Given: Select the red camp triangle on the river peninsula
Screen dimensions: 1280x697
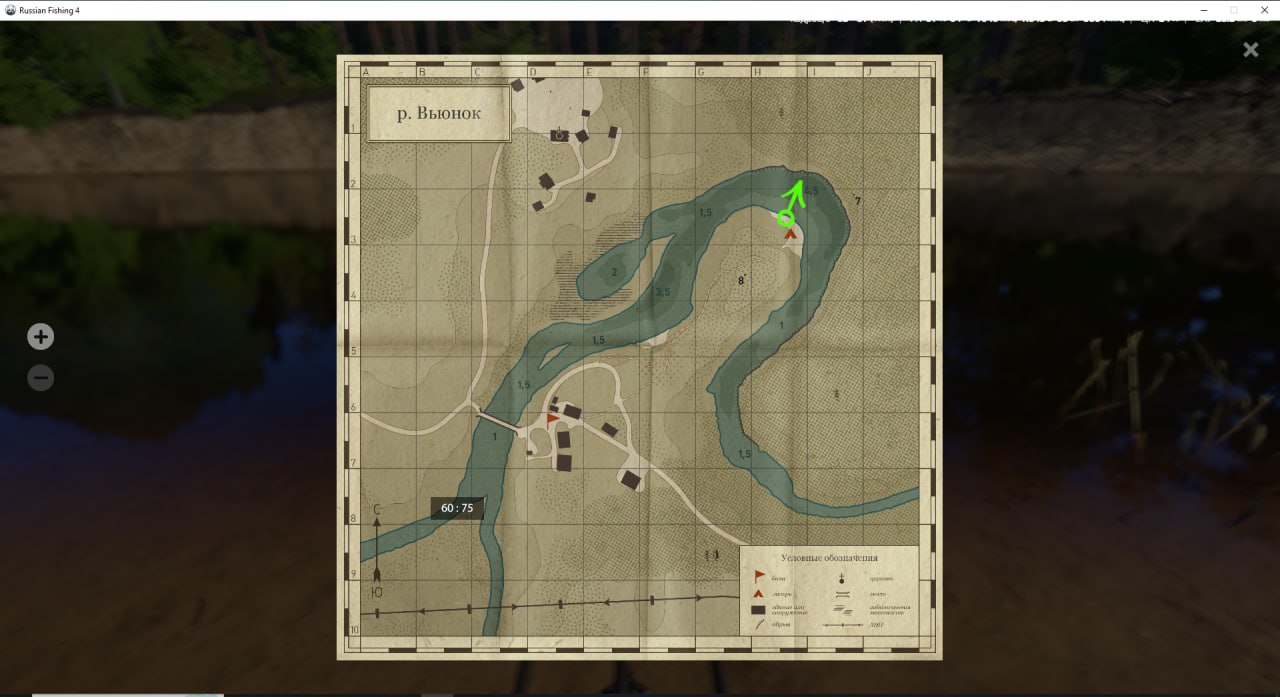Looking at the screenshot, I should click(790, 234).
